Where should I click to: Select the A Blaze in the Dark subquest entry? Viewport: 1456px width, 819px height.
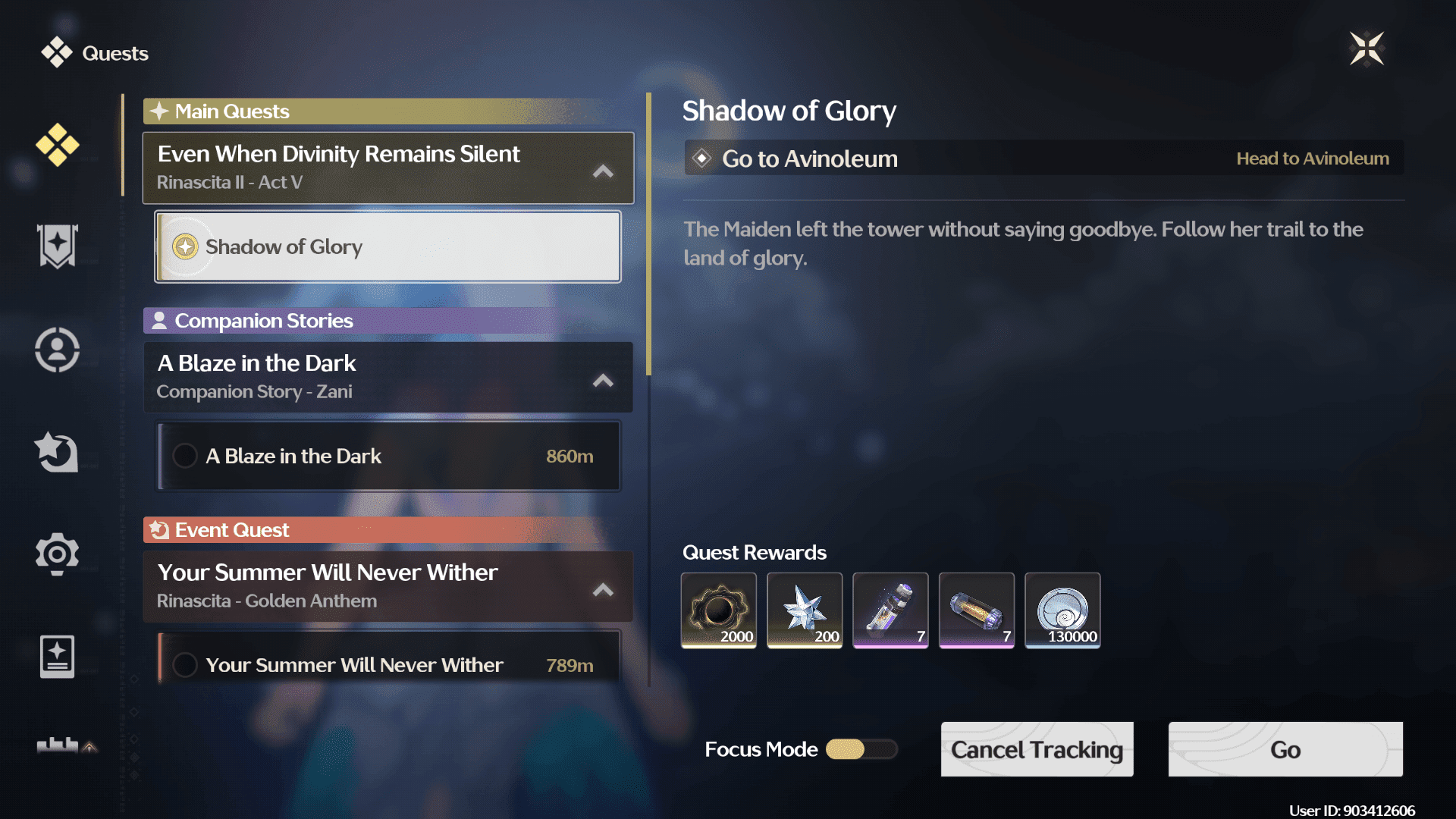[388, 456]
